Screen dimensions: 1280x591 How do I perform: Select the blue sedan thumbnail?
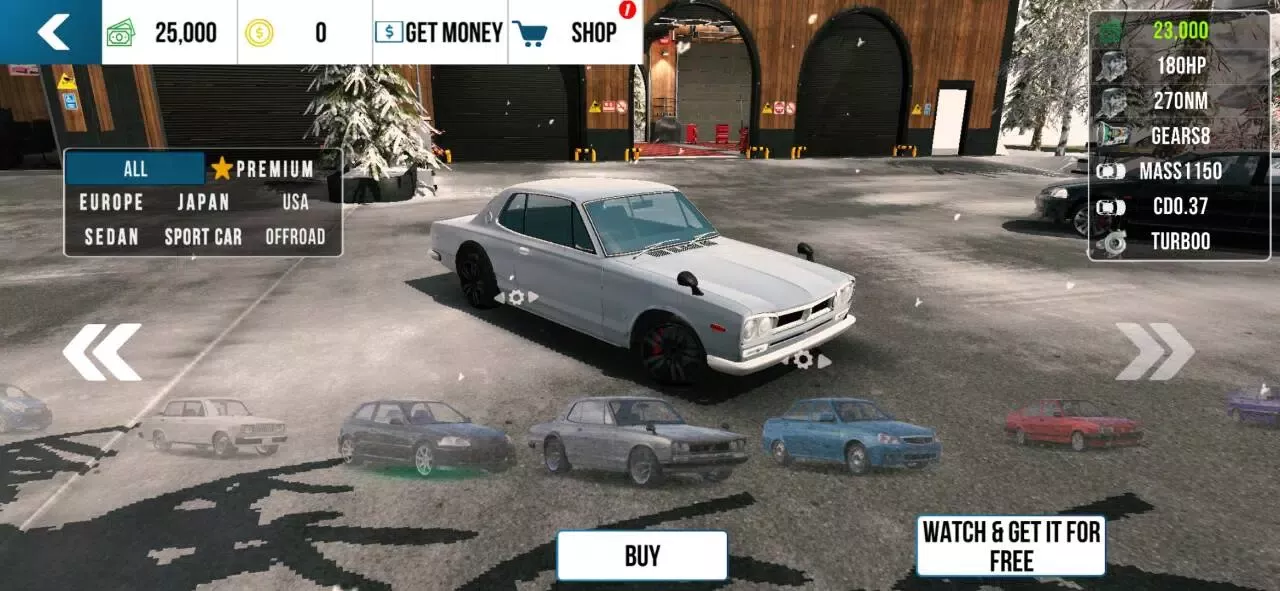click(x=850, y=434)
